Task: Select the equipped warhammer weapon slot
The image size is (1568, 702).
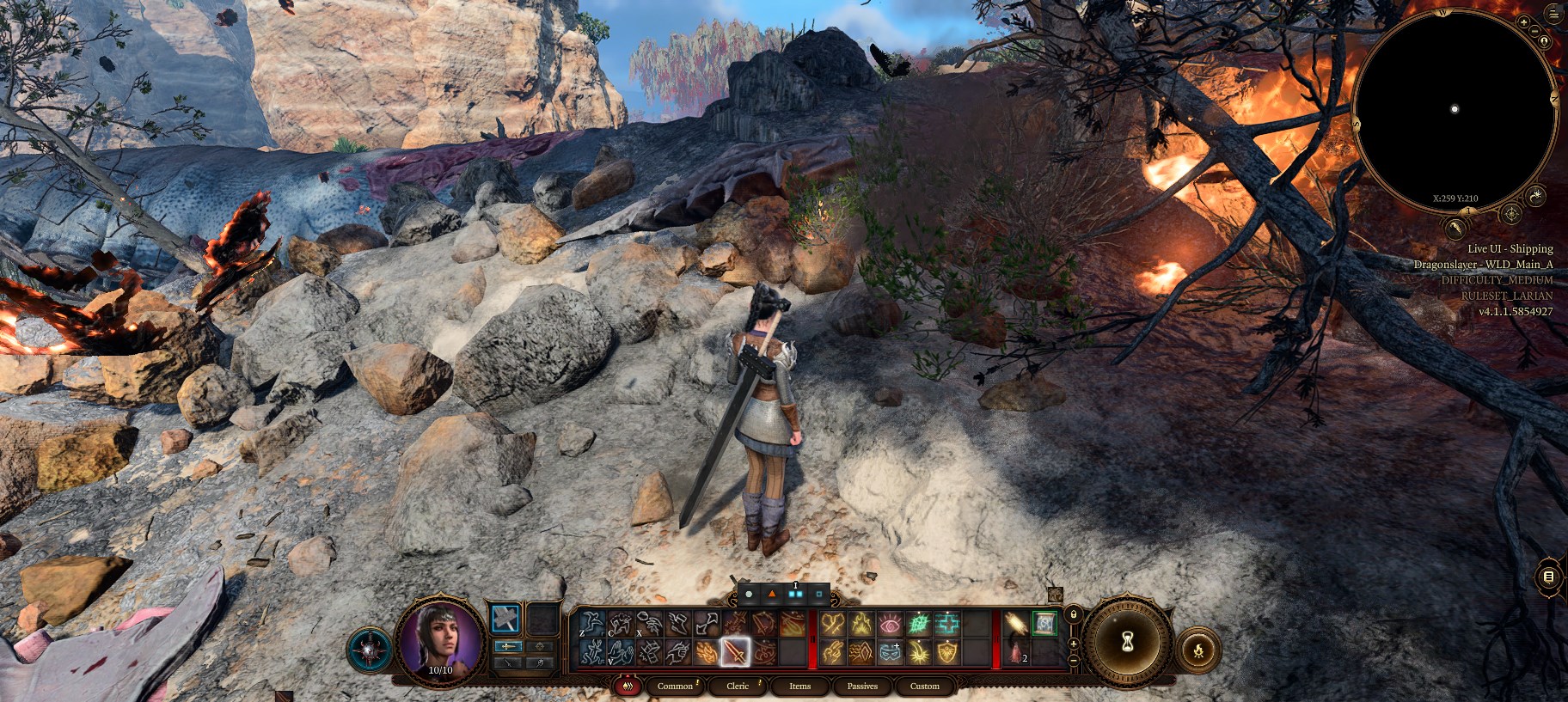Action: 505,619
